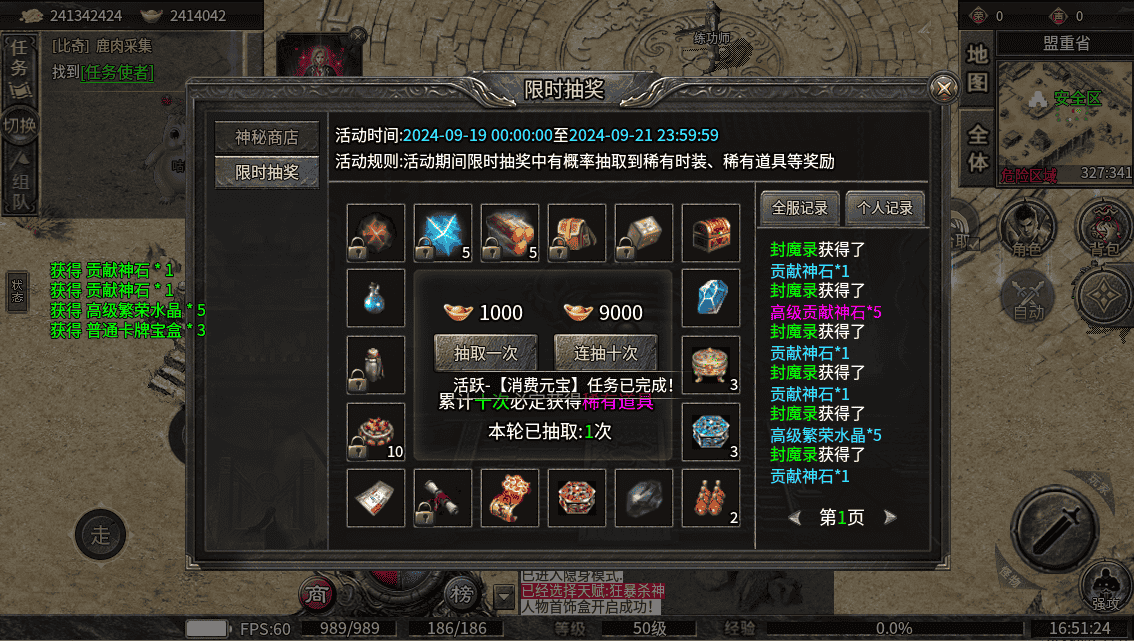Draw ten times with 连抽十次
The width and height of the screenshot is (1134, 641).
coord(606,352)
